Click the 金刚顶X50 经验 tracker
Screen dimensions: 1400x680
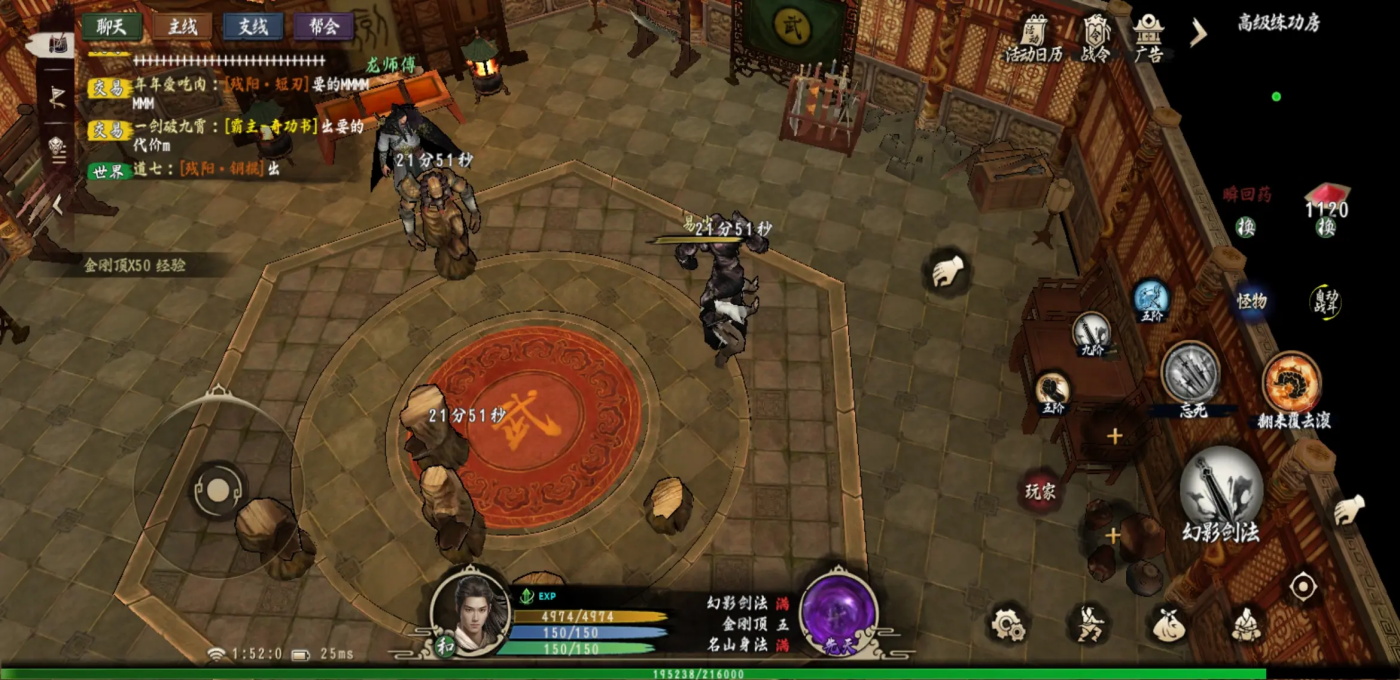[x=135, y=266]
